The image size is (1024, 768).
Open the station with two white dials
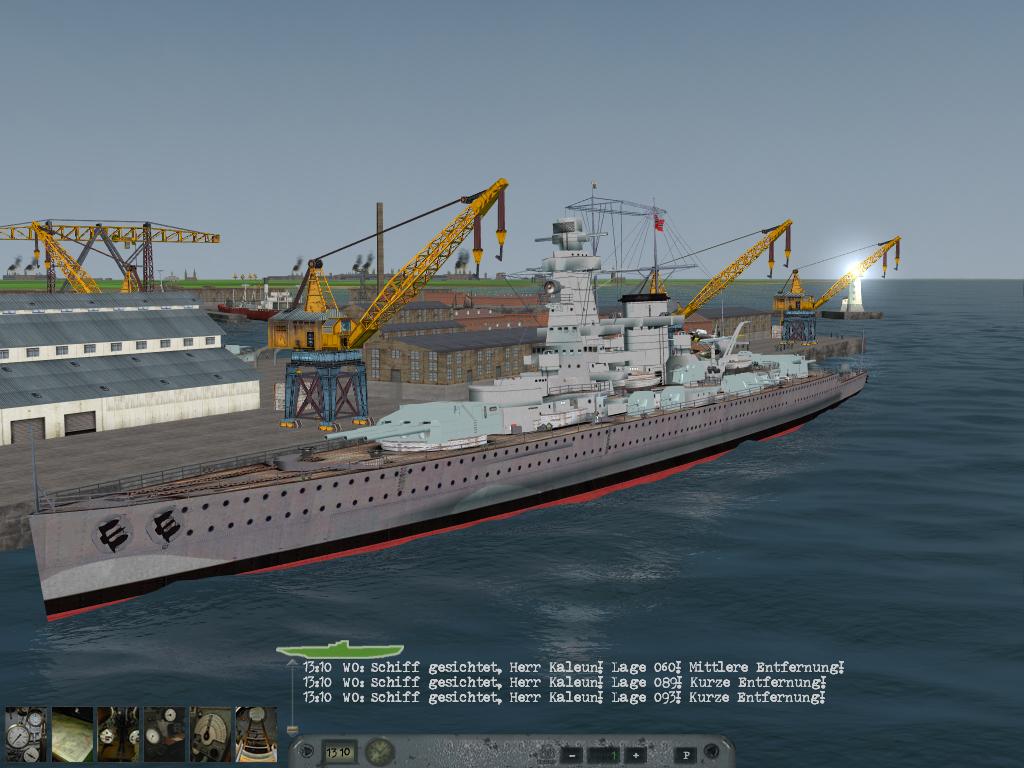point(164,735)
